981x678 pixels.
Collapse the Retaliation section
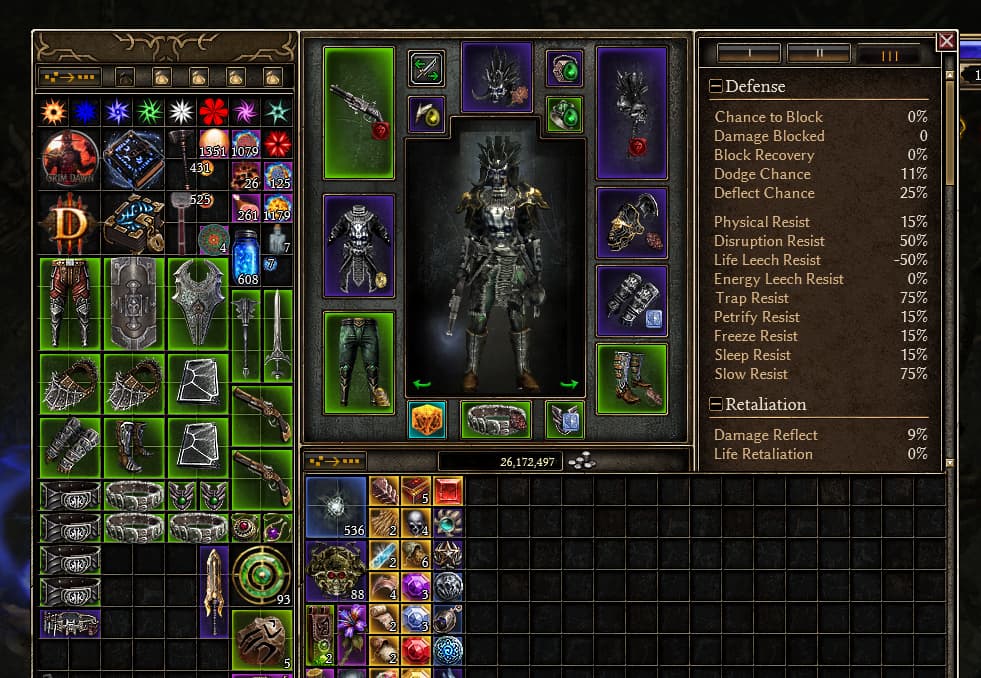[716, 405]
